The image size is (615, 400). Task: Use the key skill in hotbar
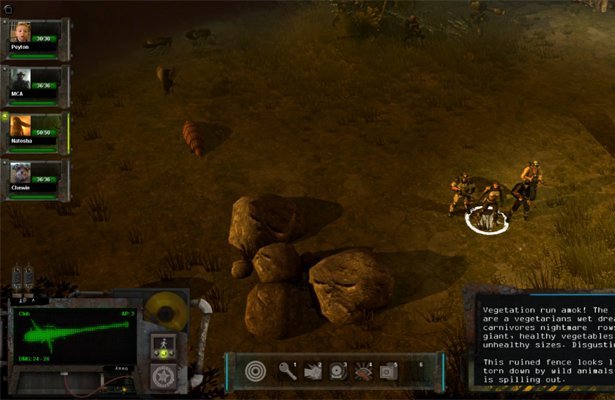tap(287, 371)
